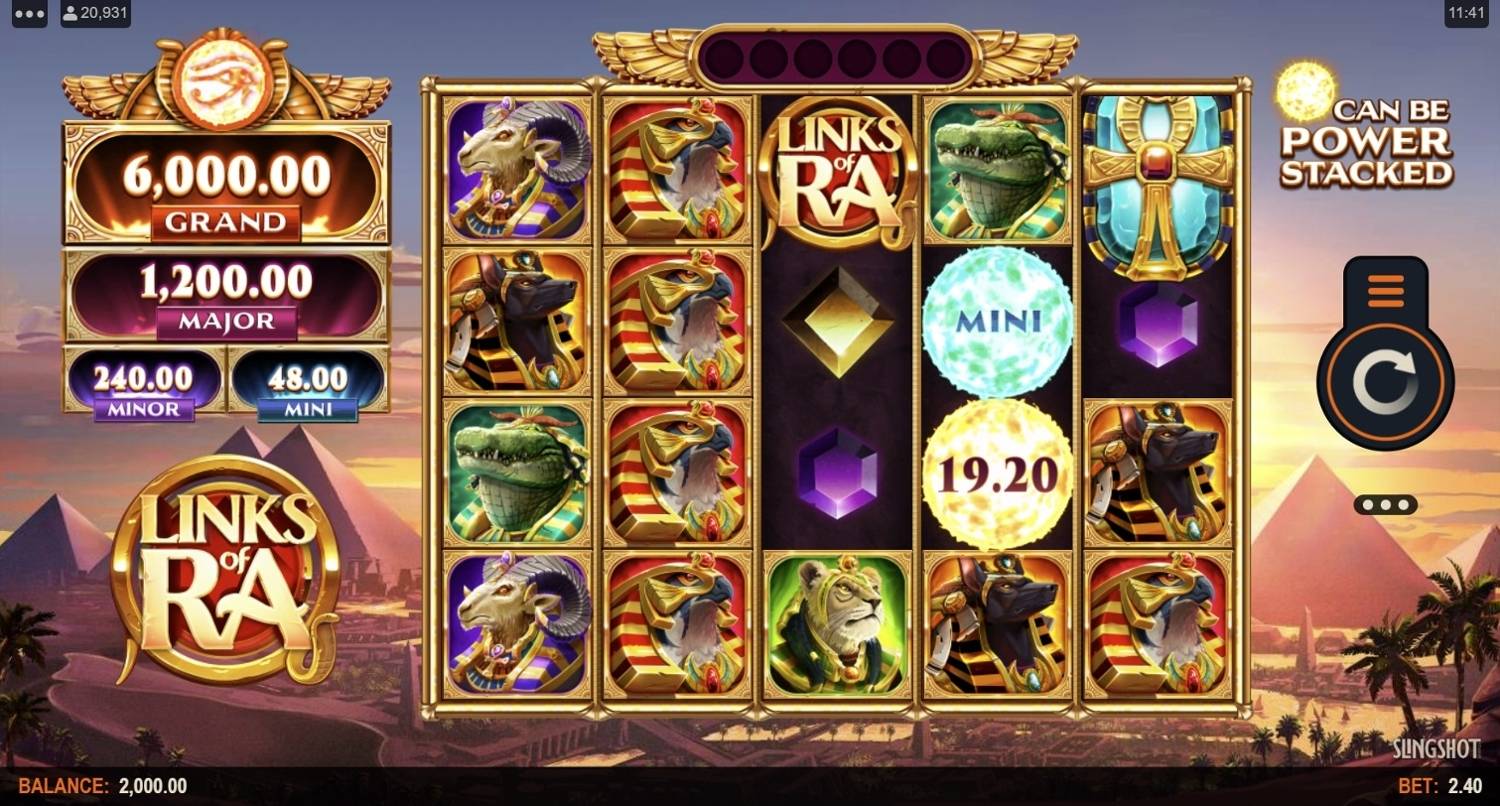Viewport: 1500px width, 806px height.
Task: Open the orange hamburger menu above the spin button
Action: 1385,292
